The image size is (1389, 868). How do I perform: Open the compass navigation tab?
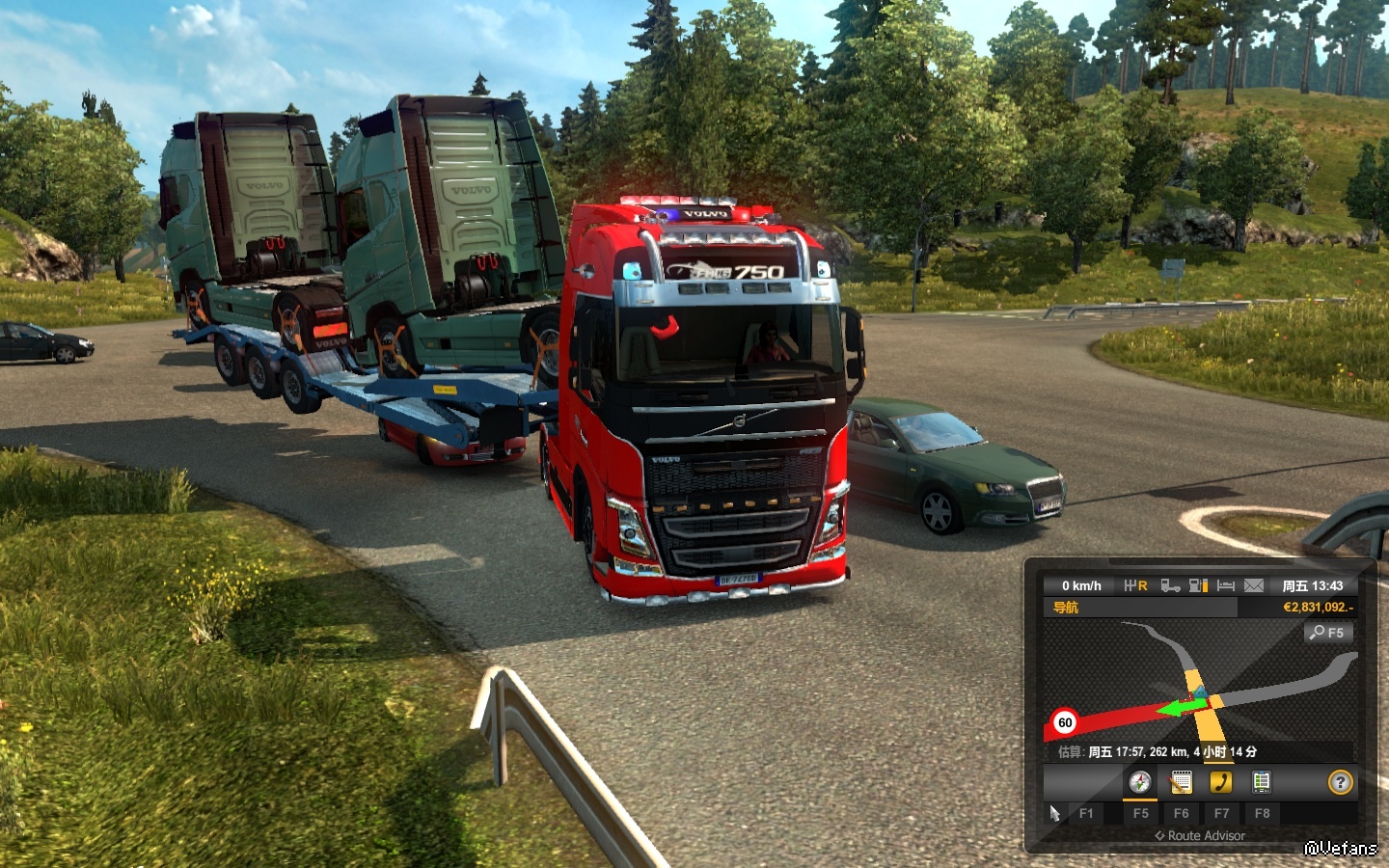coord(1140,782)
